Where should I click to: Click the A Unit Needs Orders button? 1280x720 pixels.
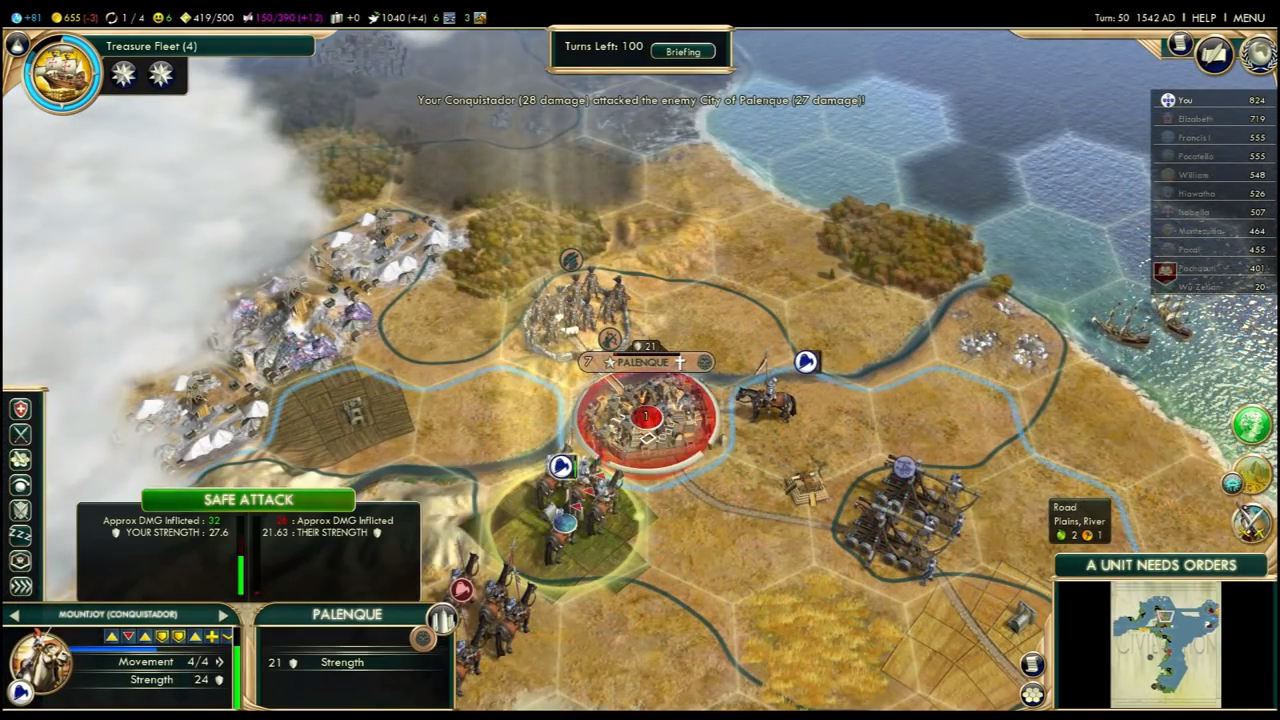tap(1161, 565)
